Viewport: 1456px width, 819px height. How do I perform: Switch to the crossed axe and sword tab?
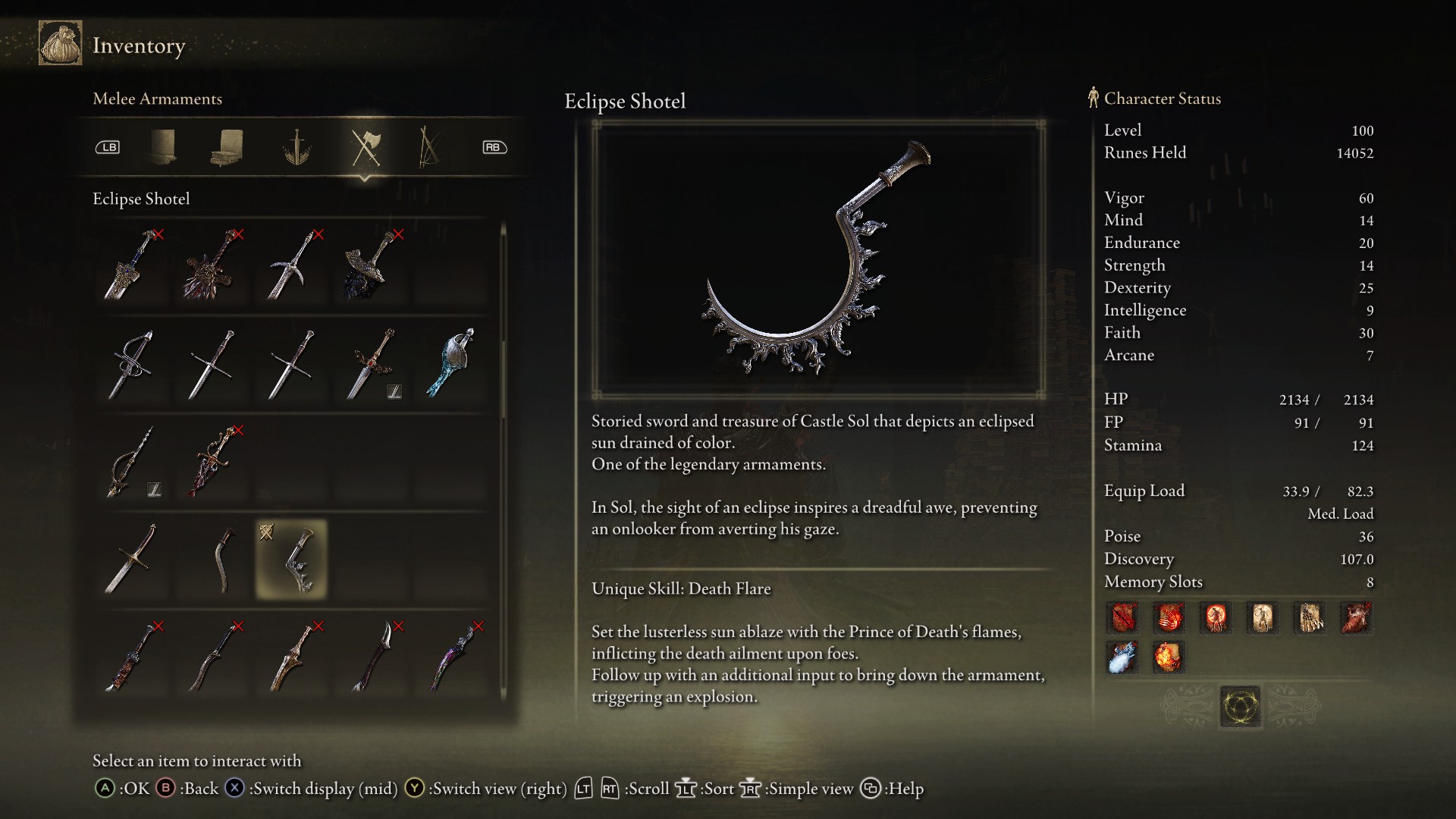366,147
